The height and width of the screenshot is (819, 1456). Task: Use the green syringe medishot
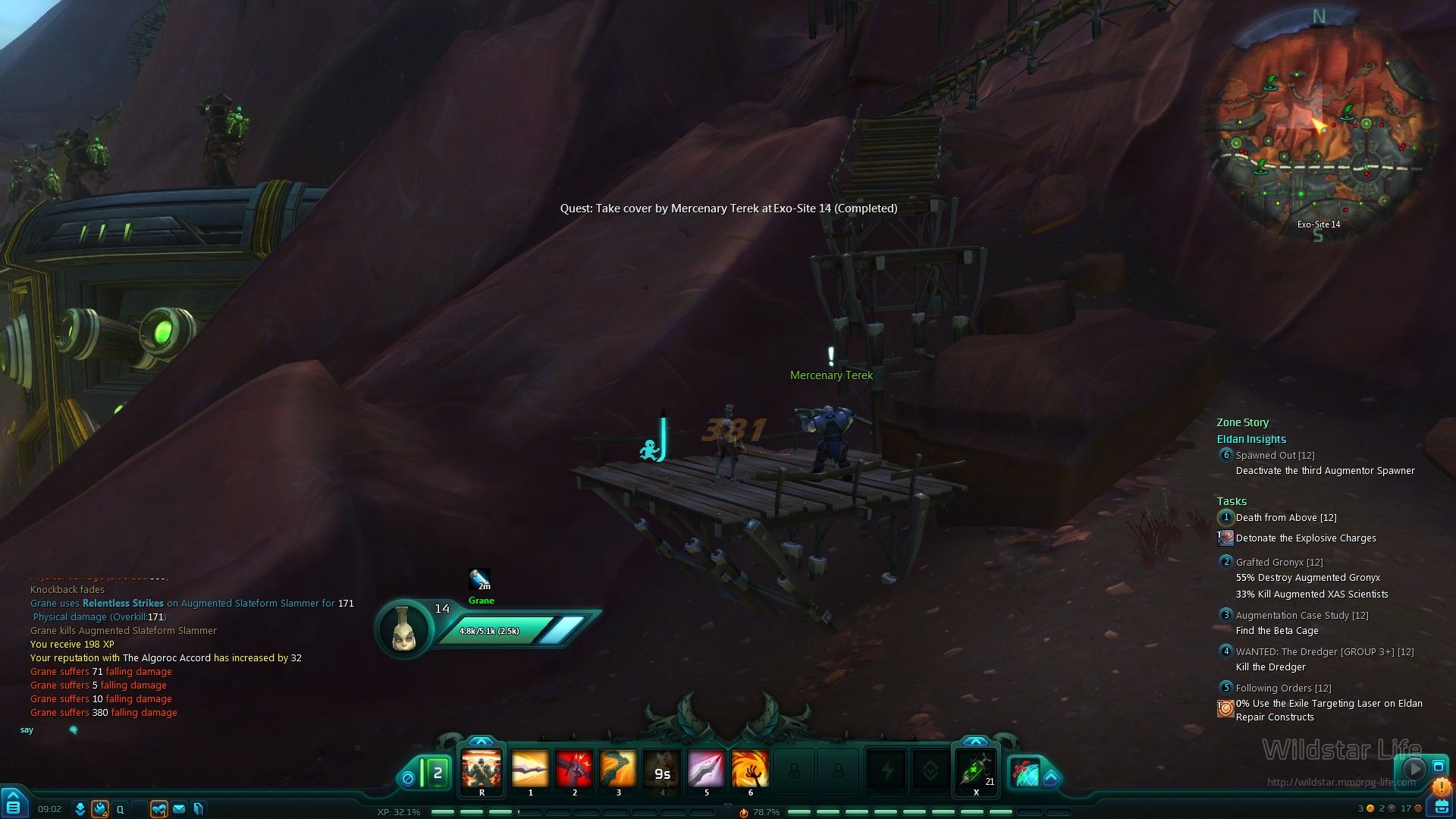click(976, 770)
